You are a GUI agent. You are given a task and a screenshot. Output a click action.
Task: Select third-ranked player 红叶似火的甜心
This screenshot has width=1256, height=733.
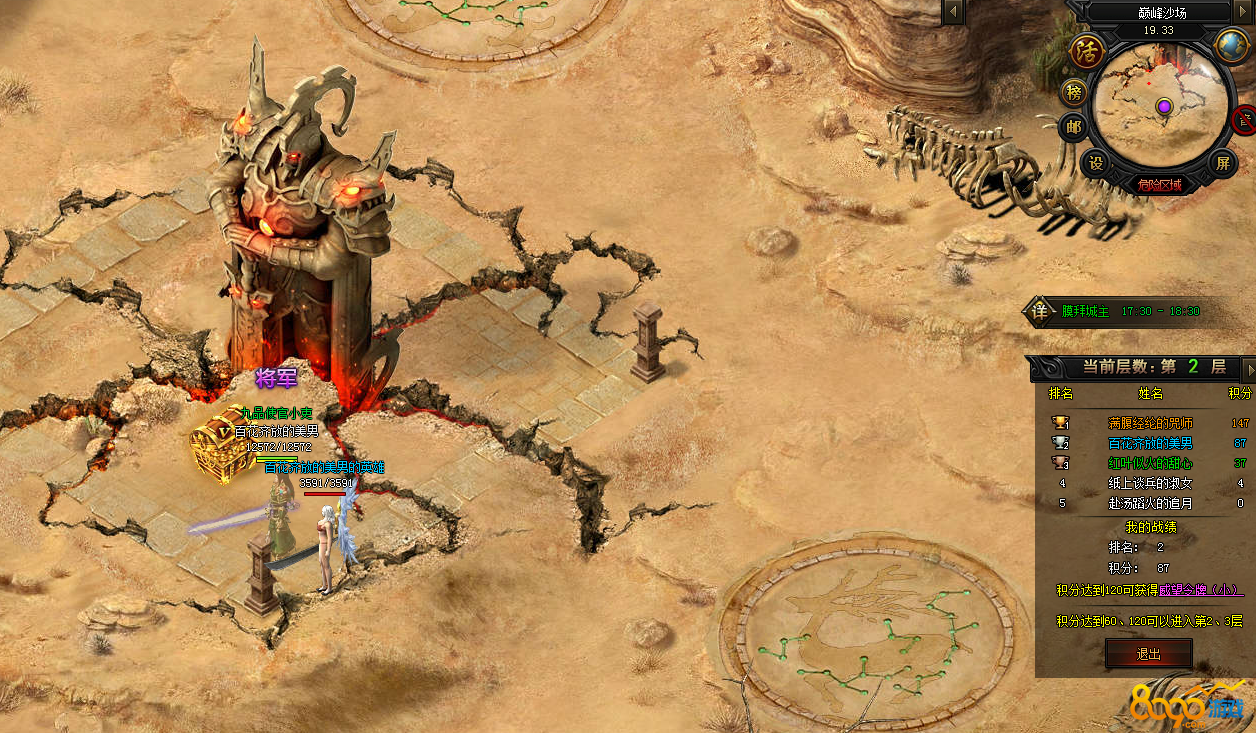tap(1150, 463)
